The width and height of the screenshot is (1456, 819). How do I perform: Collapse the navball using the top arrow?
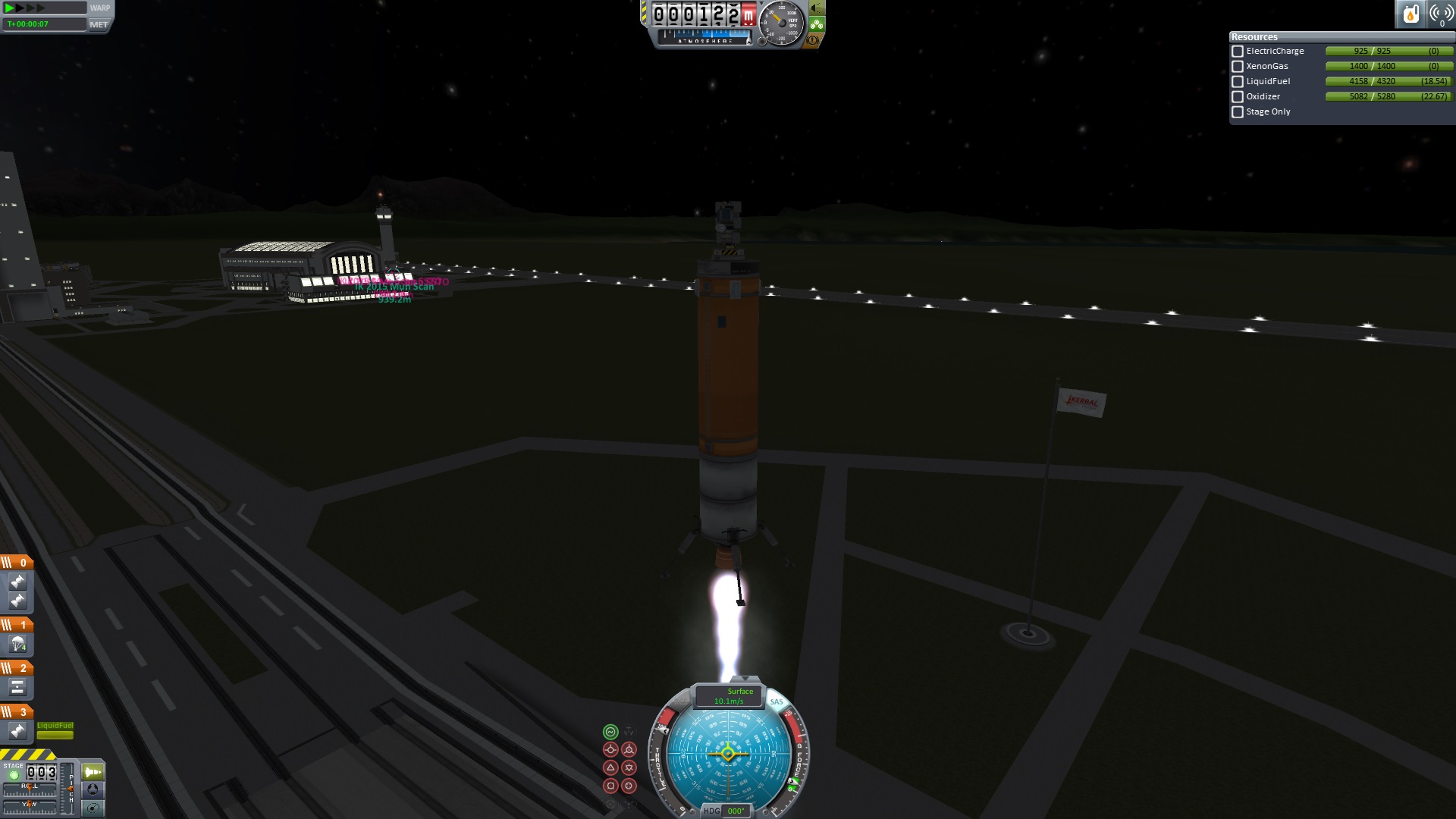(x=745, y=679)
